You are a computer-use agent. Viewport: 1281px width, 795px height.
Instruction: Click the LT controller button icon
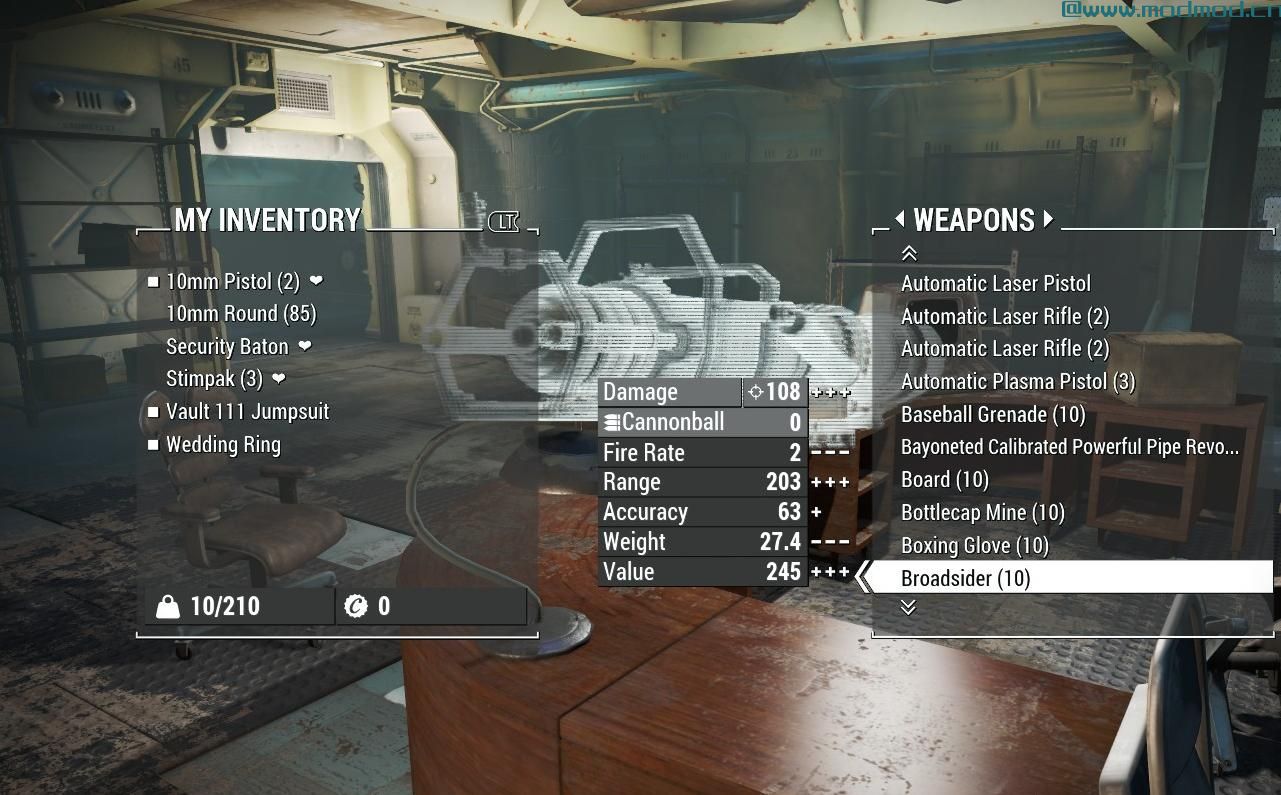click(505, 222)
